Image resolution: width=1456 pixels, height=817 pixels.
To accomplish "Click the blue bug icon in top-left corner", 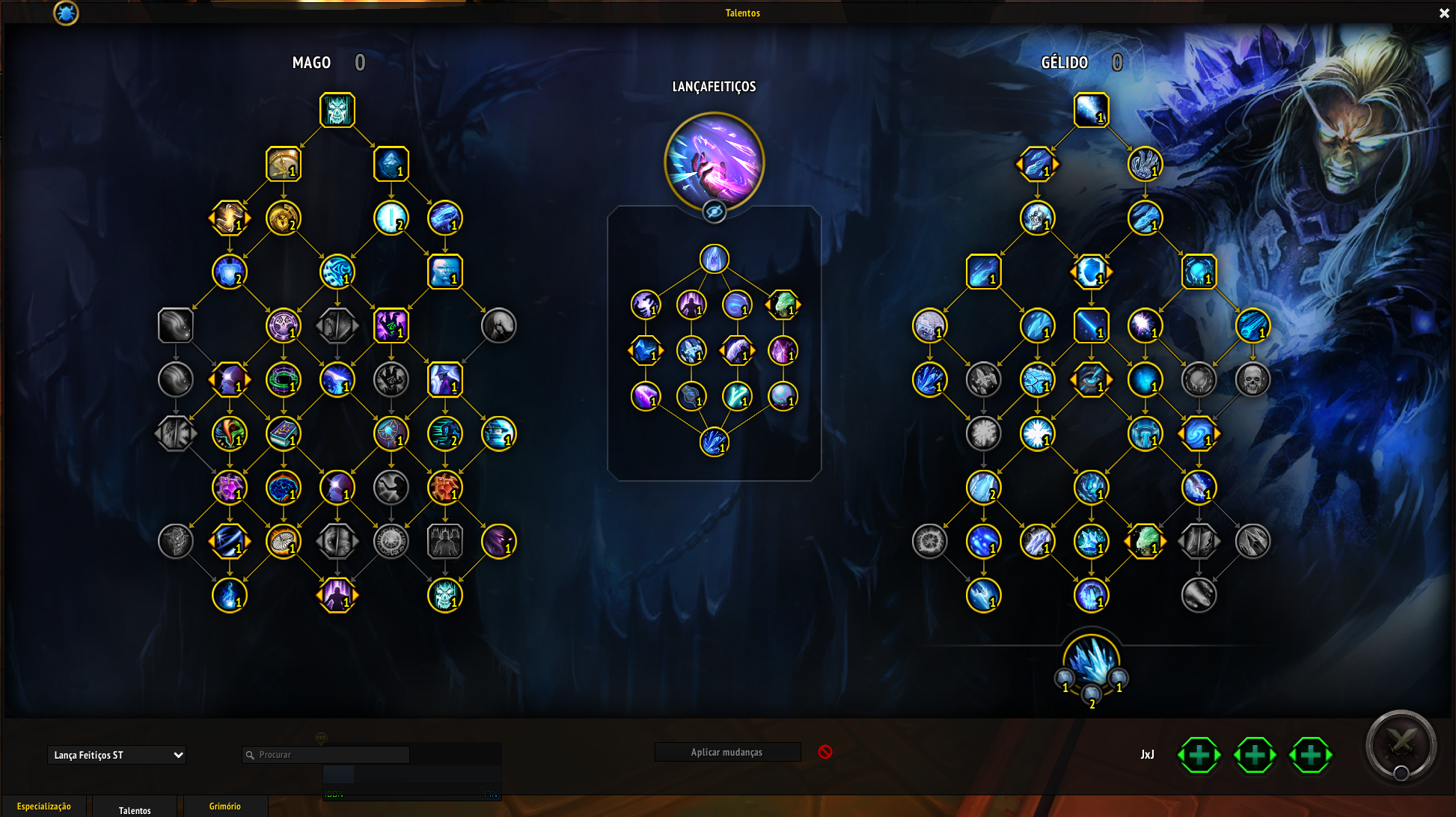I will (x=66, y=13).
